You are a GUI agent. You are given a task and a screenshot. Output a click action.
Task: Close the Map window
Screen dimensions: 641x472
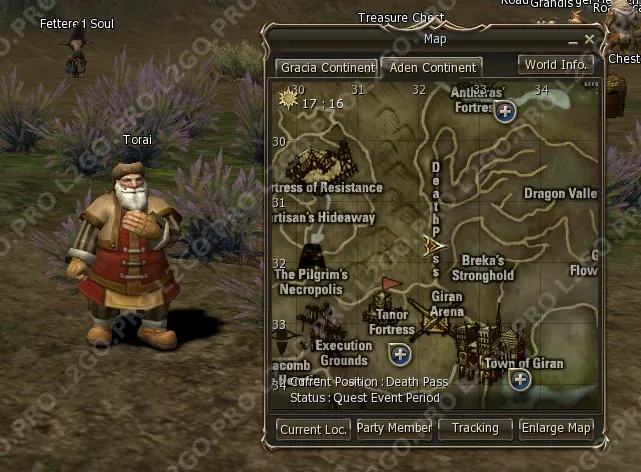tap(590, 39)
